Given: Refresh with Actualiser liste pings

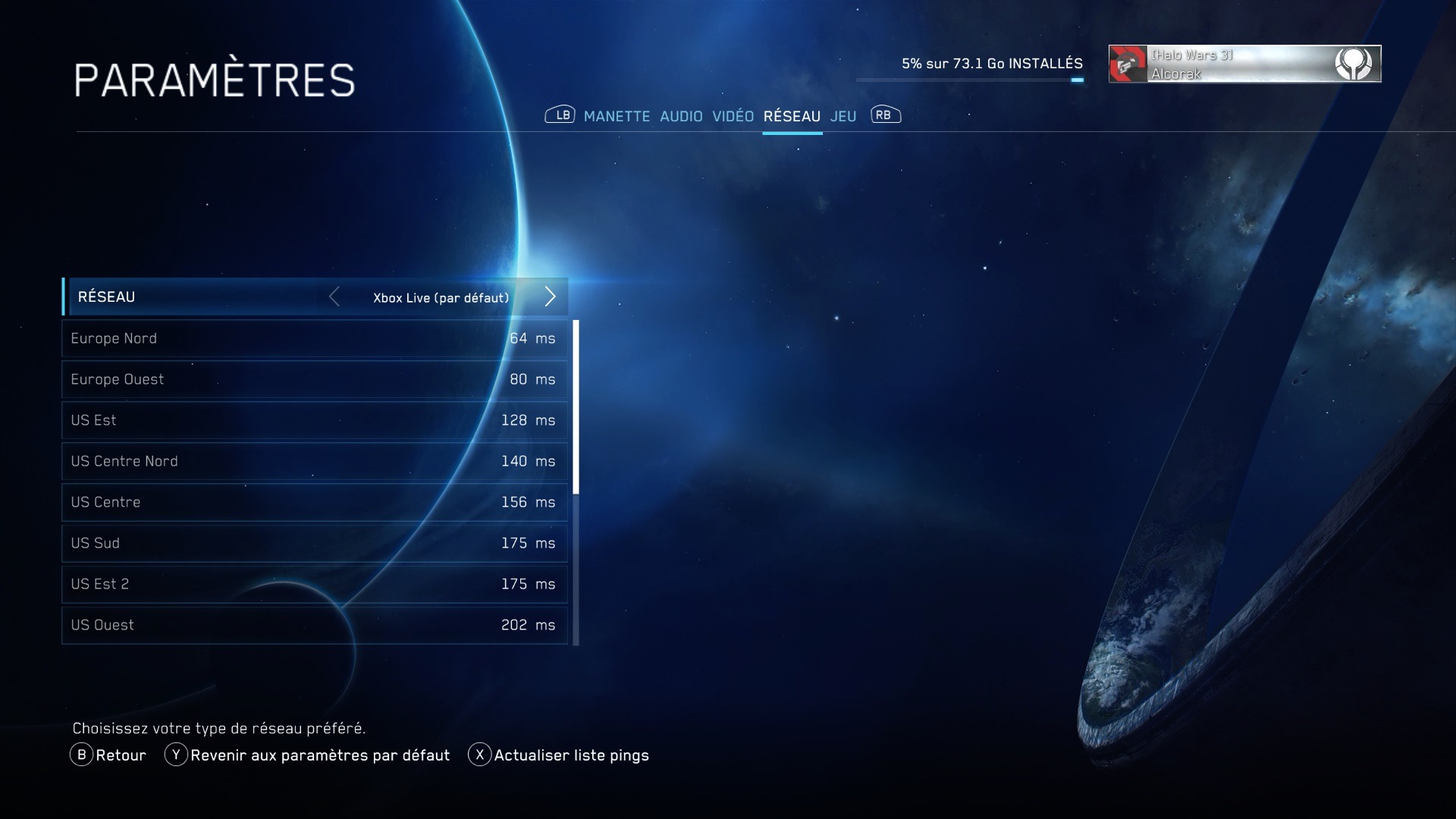Looking at the screenshot, I should [x=559, y=755].
